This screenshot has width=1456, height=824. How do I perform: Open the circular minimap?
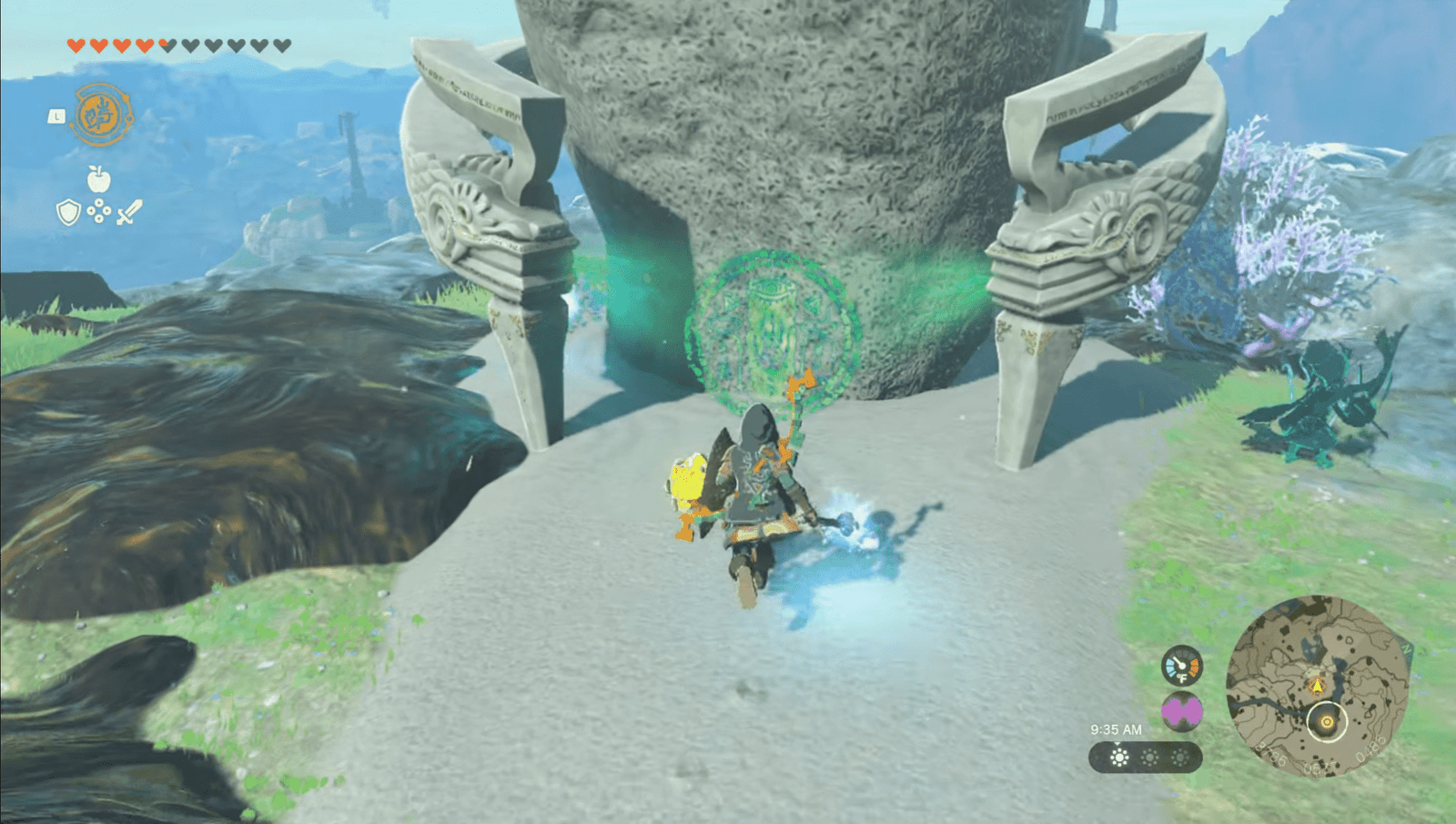click(x=1316, y=687)
